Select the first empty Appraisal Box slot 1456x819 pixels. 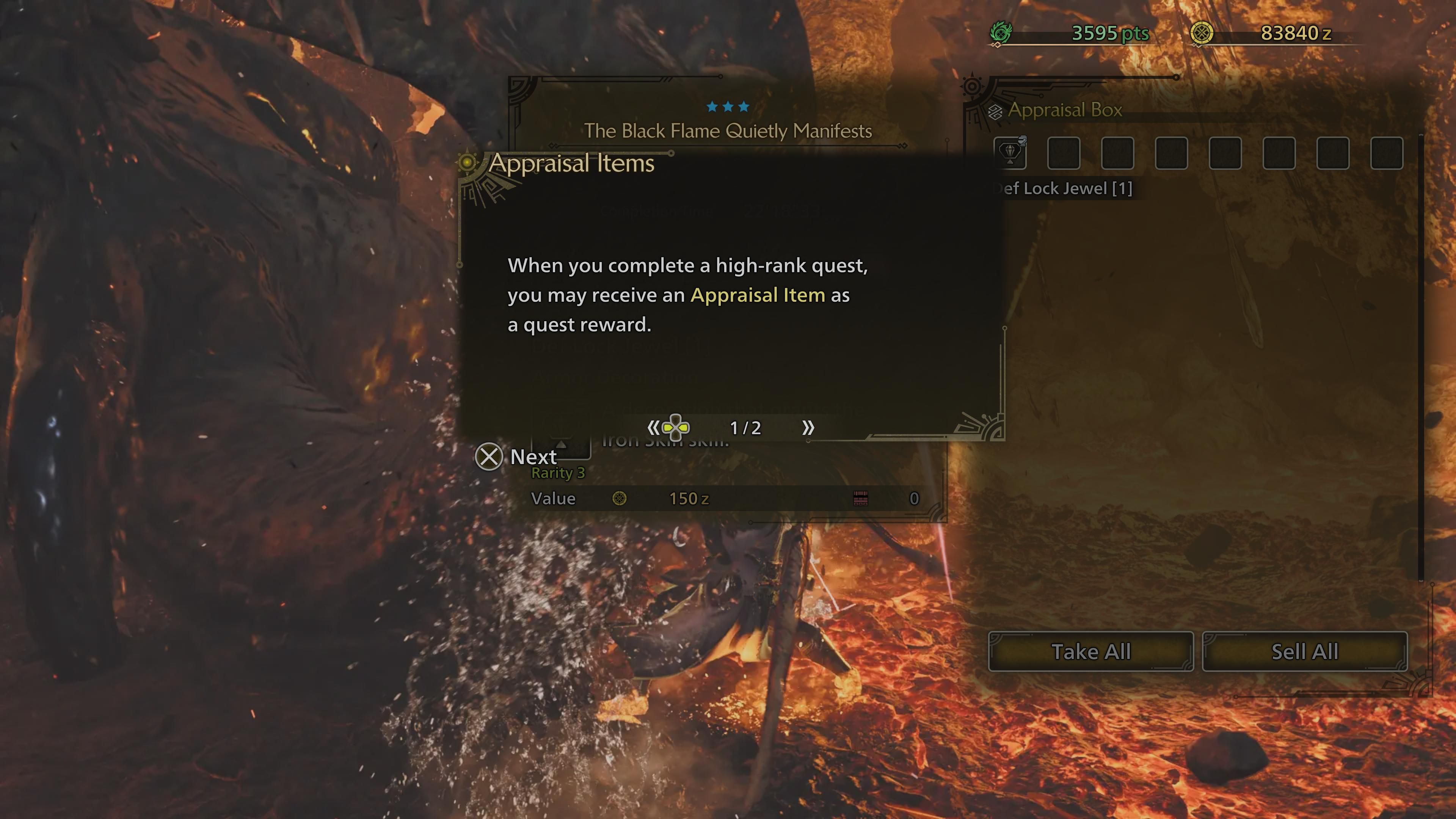click(x=1064, y=154)
